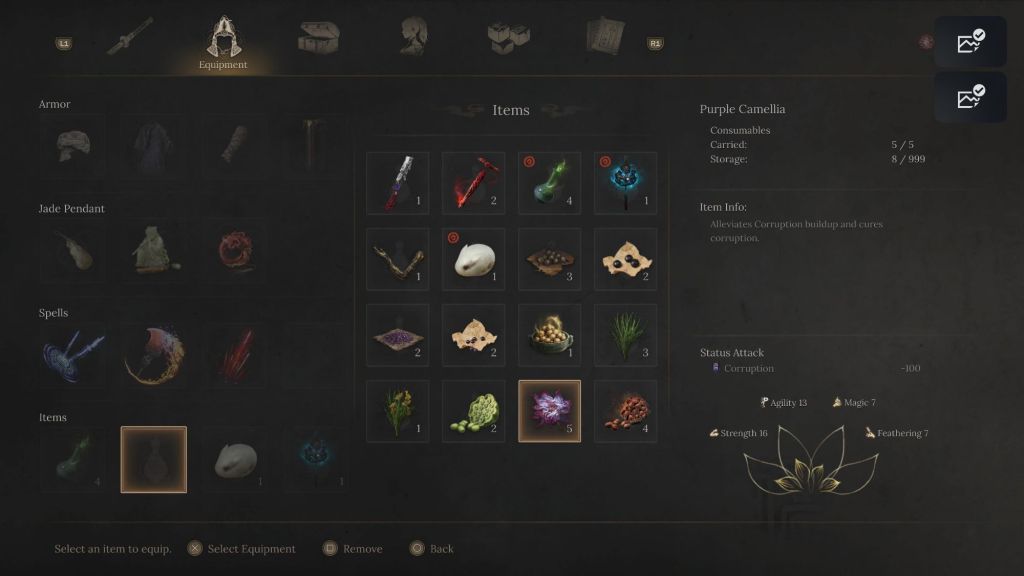Select the green grass bundle item
1024x576 pixels.
pyautogui.click(x=625, y=335)
